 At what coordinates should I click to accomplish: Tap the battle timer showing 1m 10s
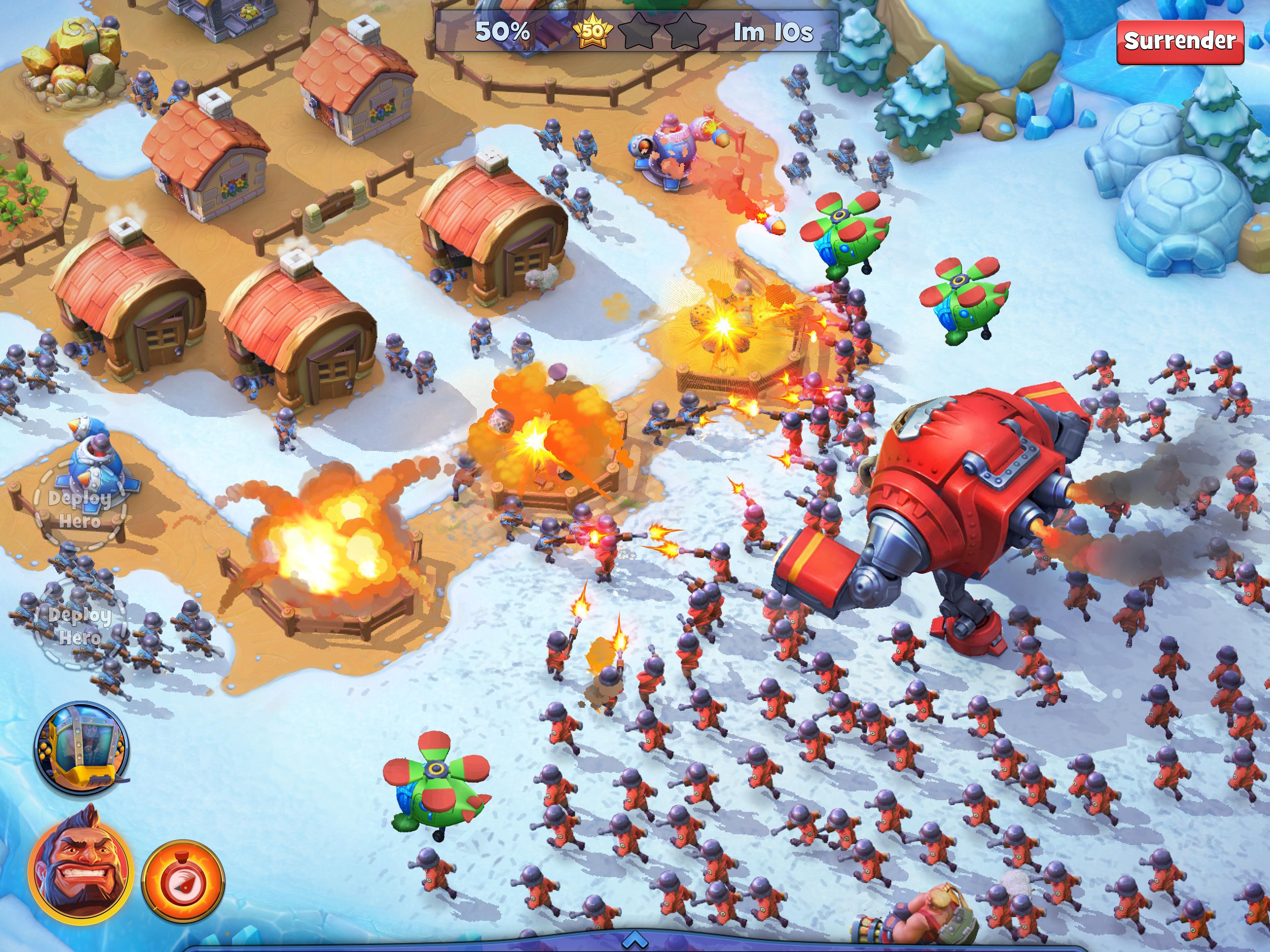coord(774,33)
